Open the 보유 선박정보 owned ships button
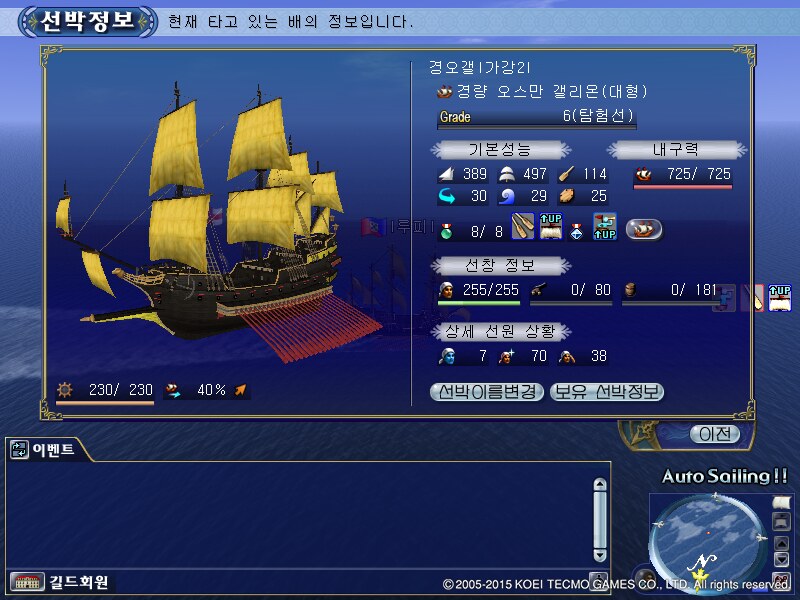 (607, 392)
